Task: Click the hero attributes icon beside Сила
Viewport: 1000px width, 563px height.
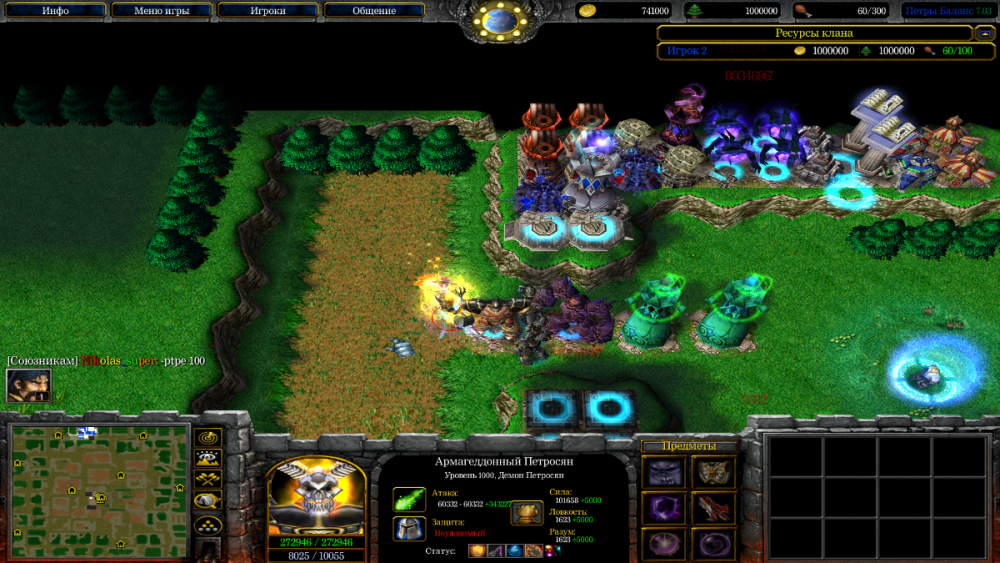Action: (x=527, y=513)
